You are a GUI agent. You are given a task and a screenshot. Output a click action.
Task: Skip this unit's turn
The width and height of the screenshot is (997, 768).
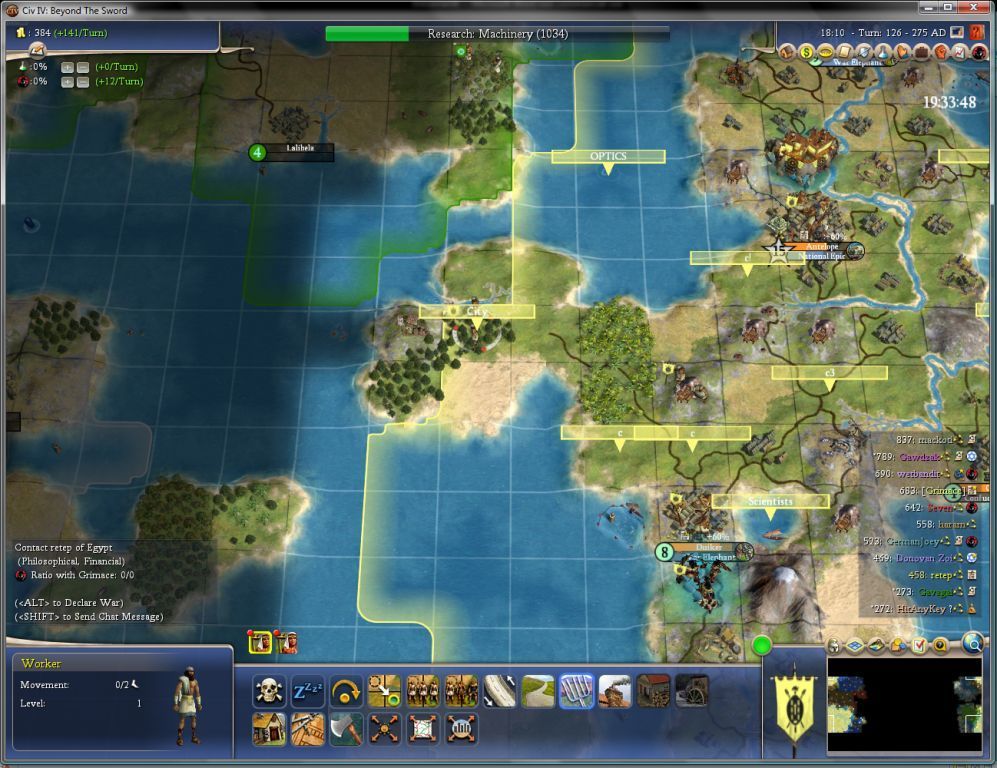pyautogui.click(x=346, y=691)
